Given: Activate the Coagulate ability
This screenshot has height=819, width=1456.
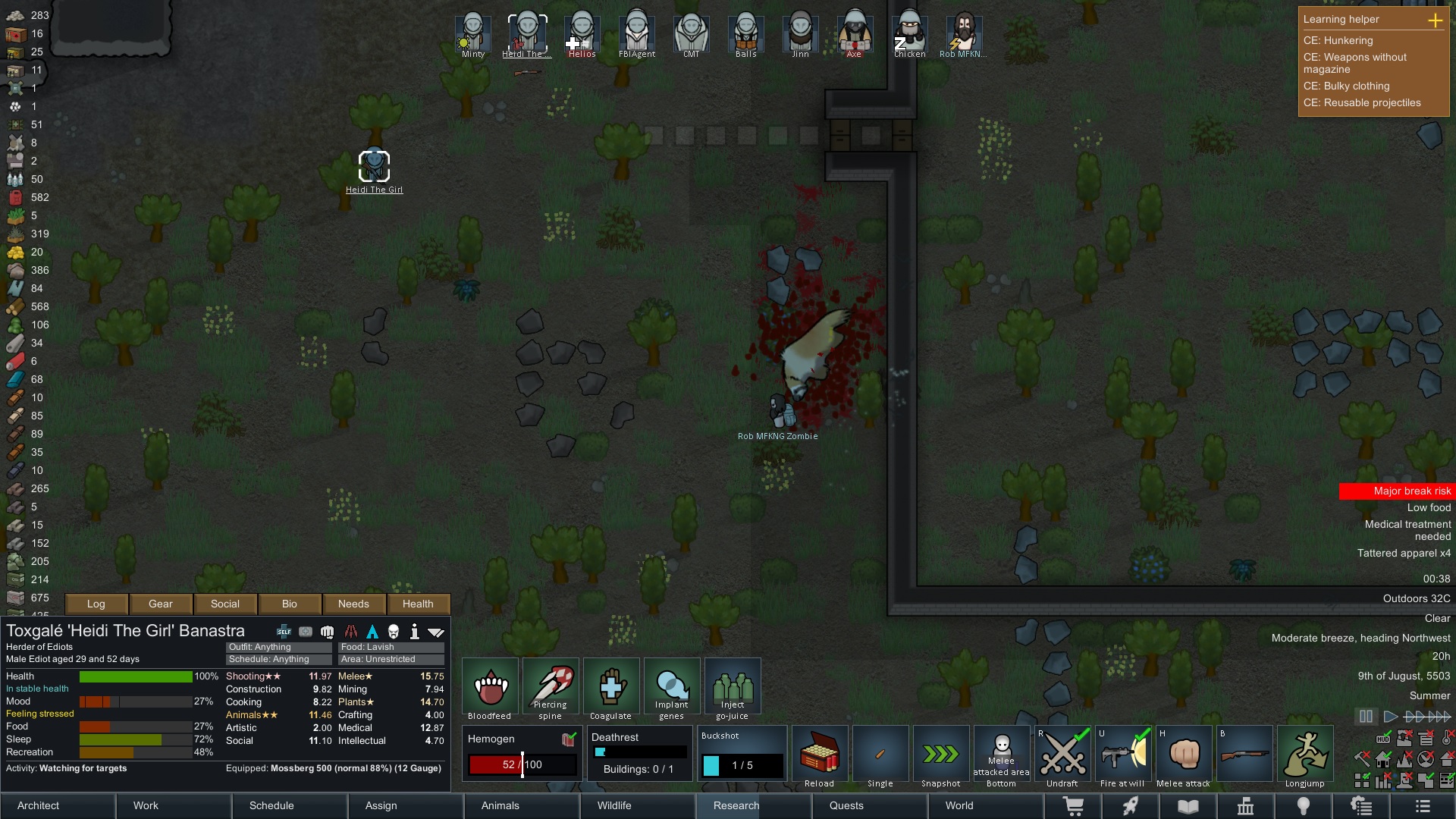Looking at the screenshot, I should tap(611, 689).
